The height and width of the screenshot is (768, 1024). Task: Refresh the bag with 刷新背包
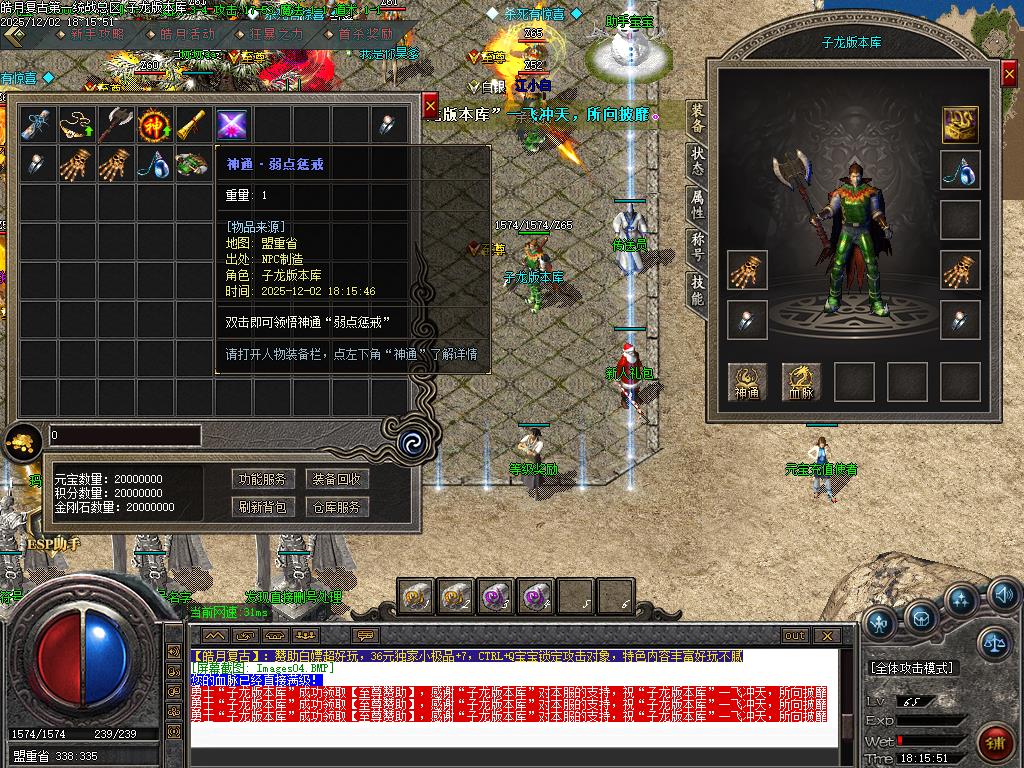[x=261, y=507]
